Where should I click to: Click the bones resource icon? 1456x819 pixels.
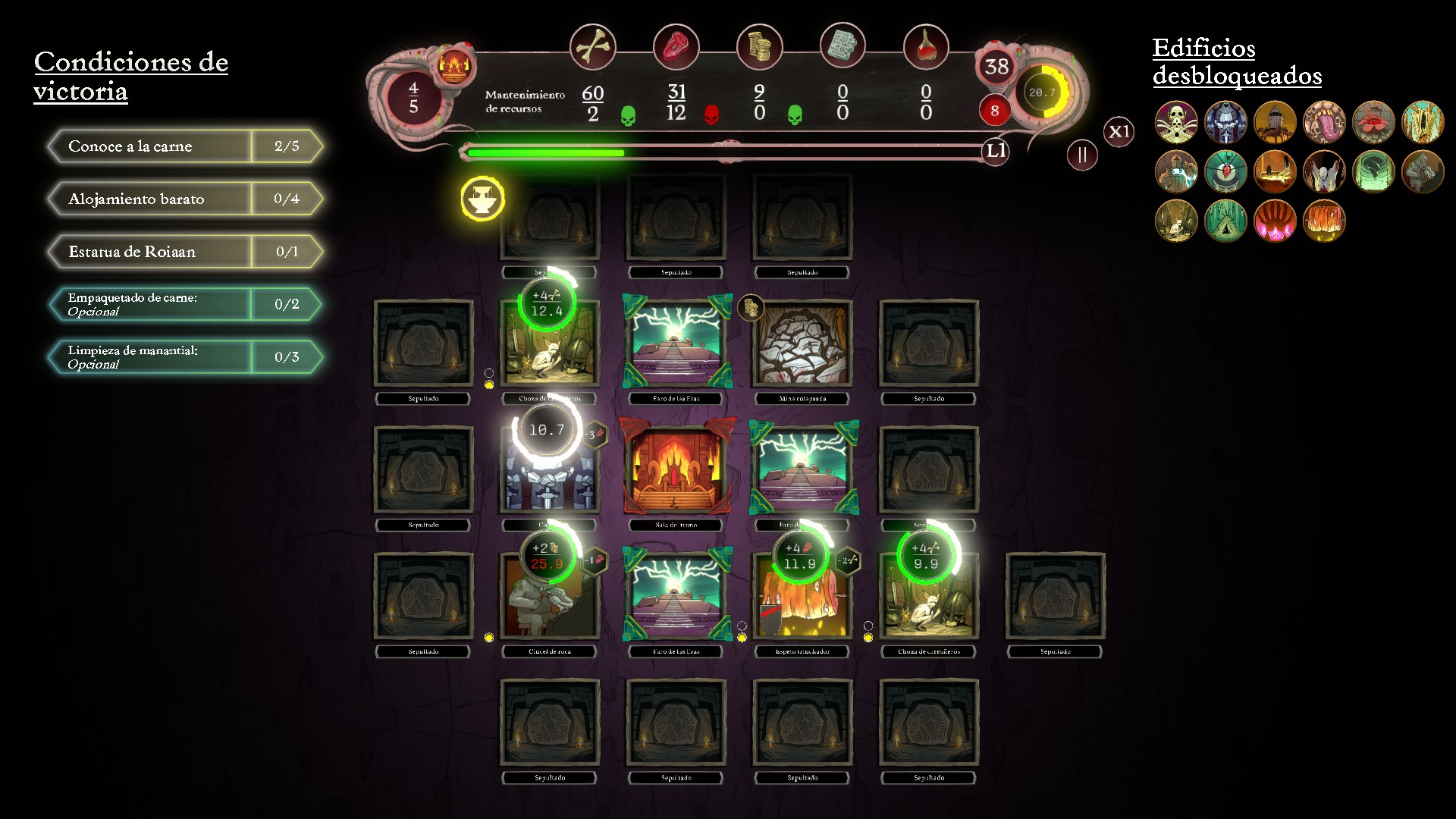[x=592, y=47]
